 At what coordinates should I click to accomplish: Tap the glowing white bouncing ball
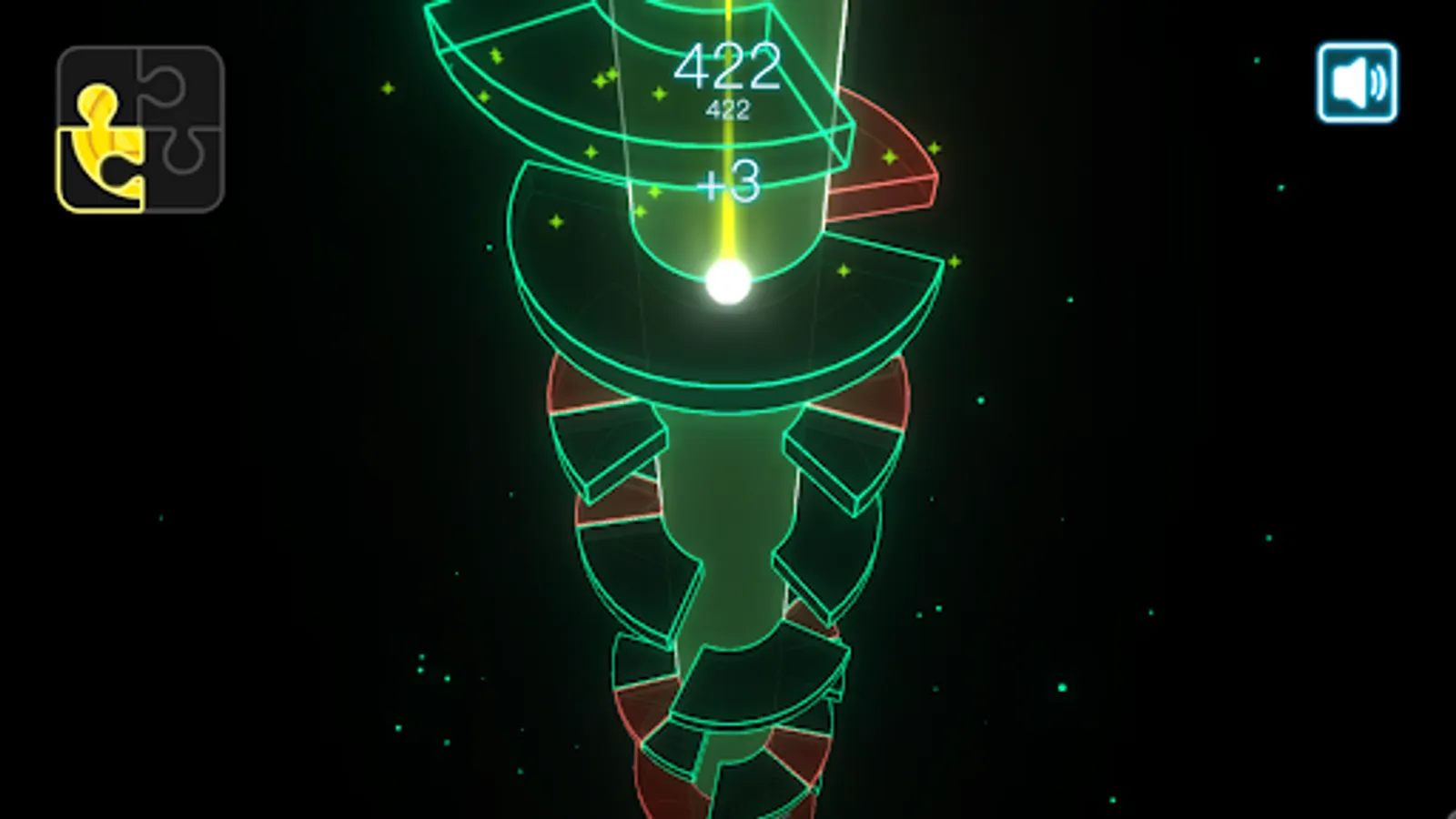coord(728,282)
